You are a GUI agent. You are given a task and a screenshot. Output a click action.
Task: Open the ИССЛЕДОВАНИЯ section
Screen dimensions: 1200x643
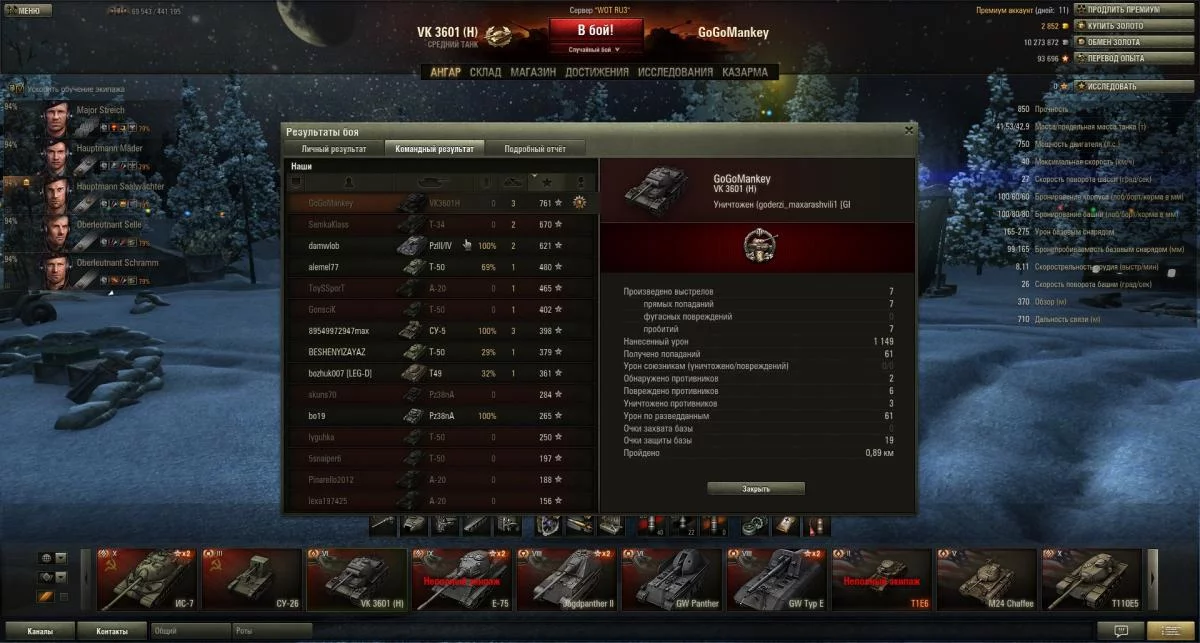pos(675,72)
